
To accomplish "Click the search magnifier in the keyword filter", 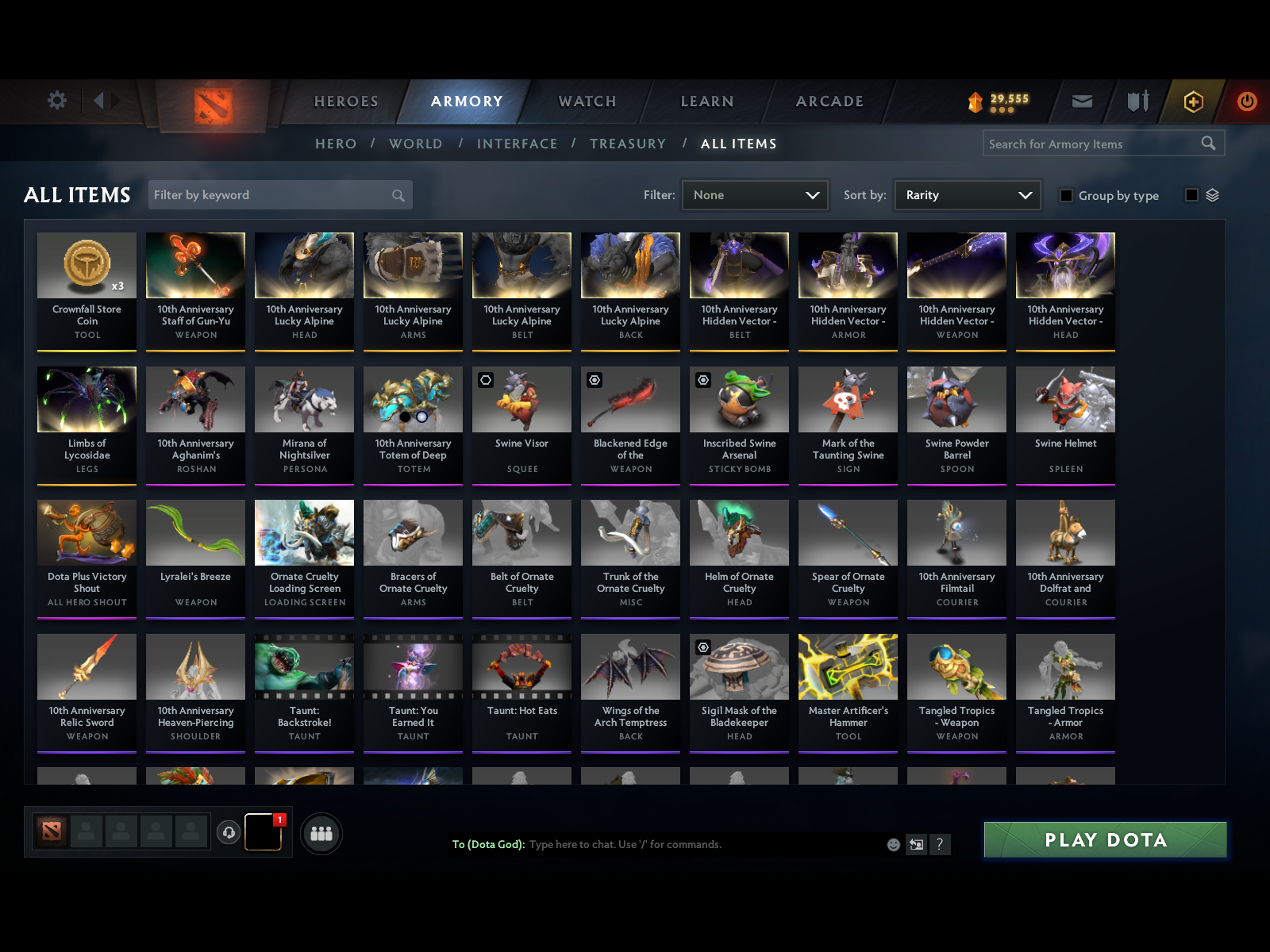I will [397, 194].
